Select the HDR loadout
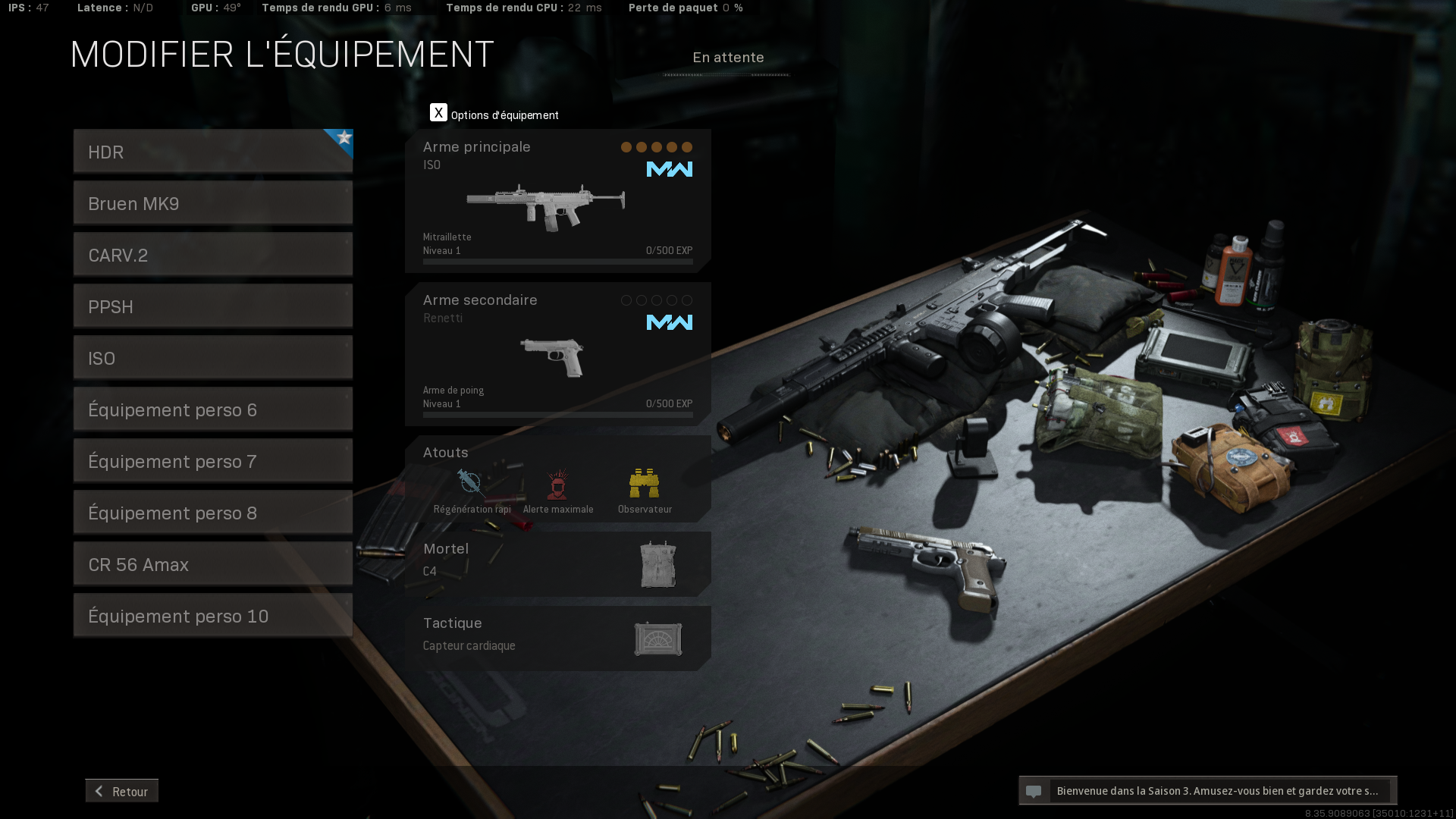The width and height of the screenshot is (1456, 819). (x=212, y=152)
